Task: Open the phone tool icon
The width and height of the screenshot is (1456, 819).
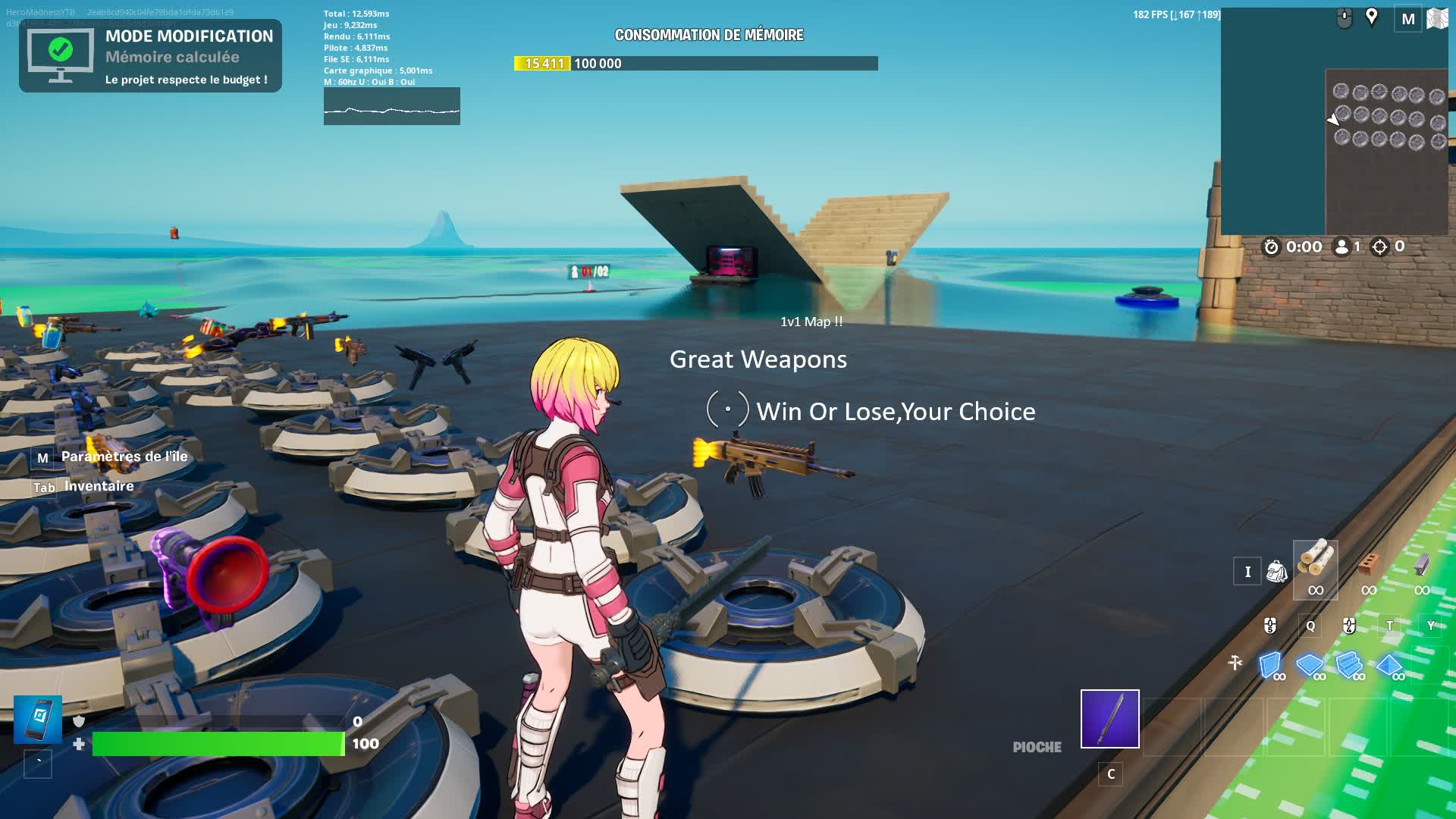Action: click(x=38, y=719)
